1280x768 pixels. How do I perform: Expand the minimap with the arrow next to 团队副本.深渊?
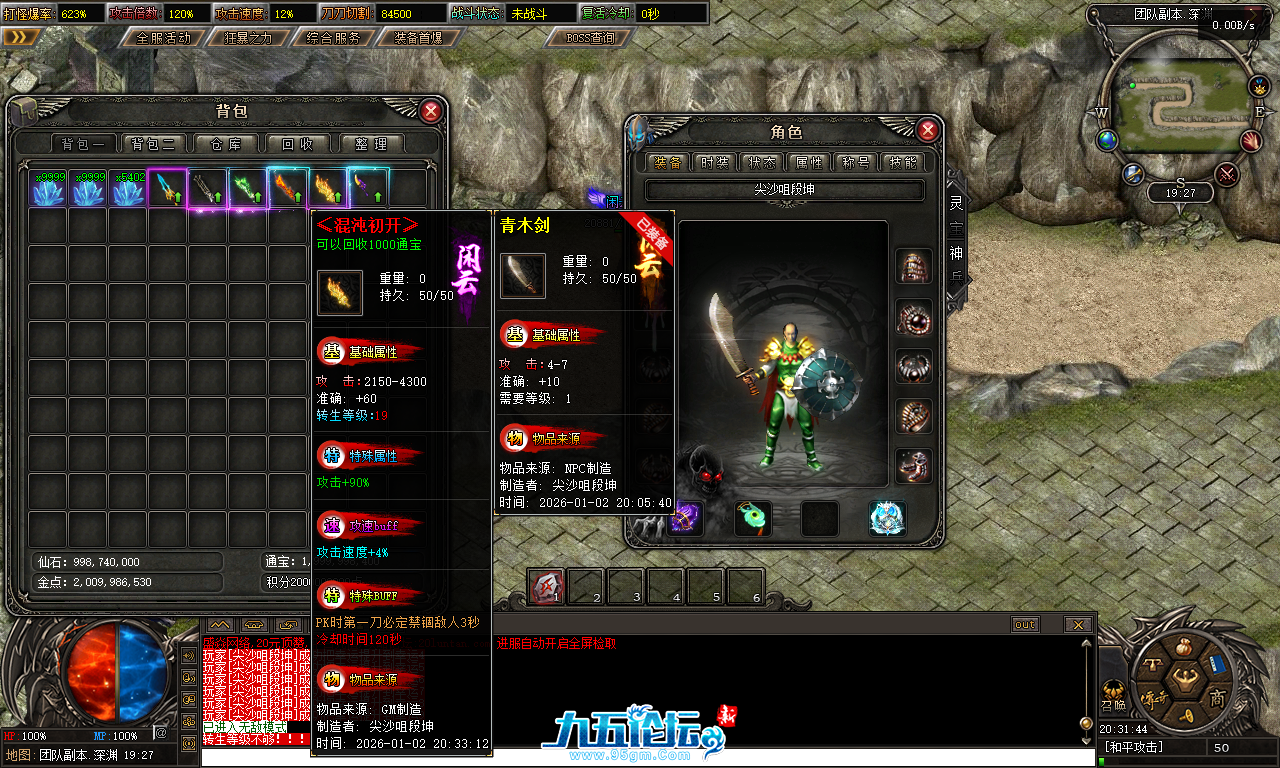[1252, 16]
